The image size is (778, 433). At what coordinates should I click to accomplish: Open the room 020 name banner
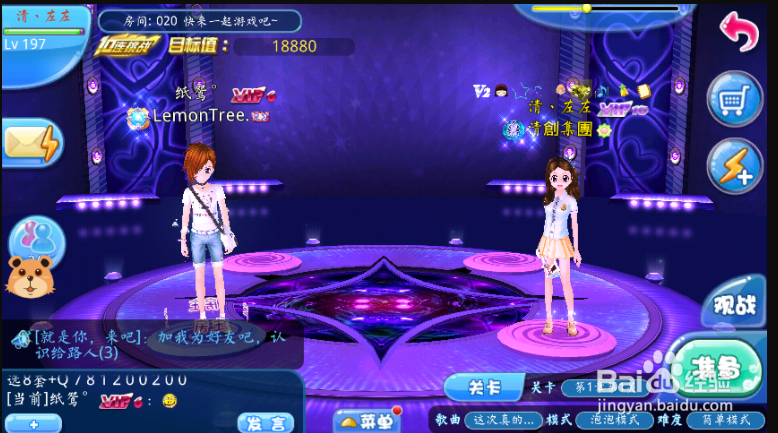coord(199,20)
